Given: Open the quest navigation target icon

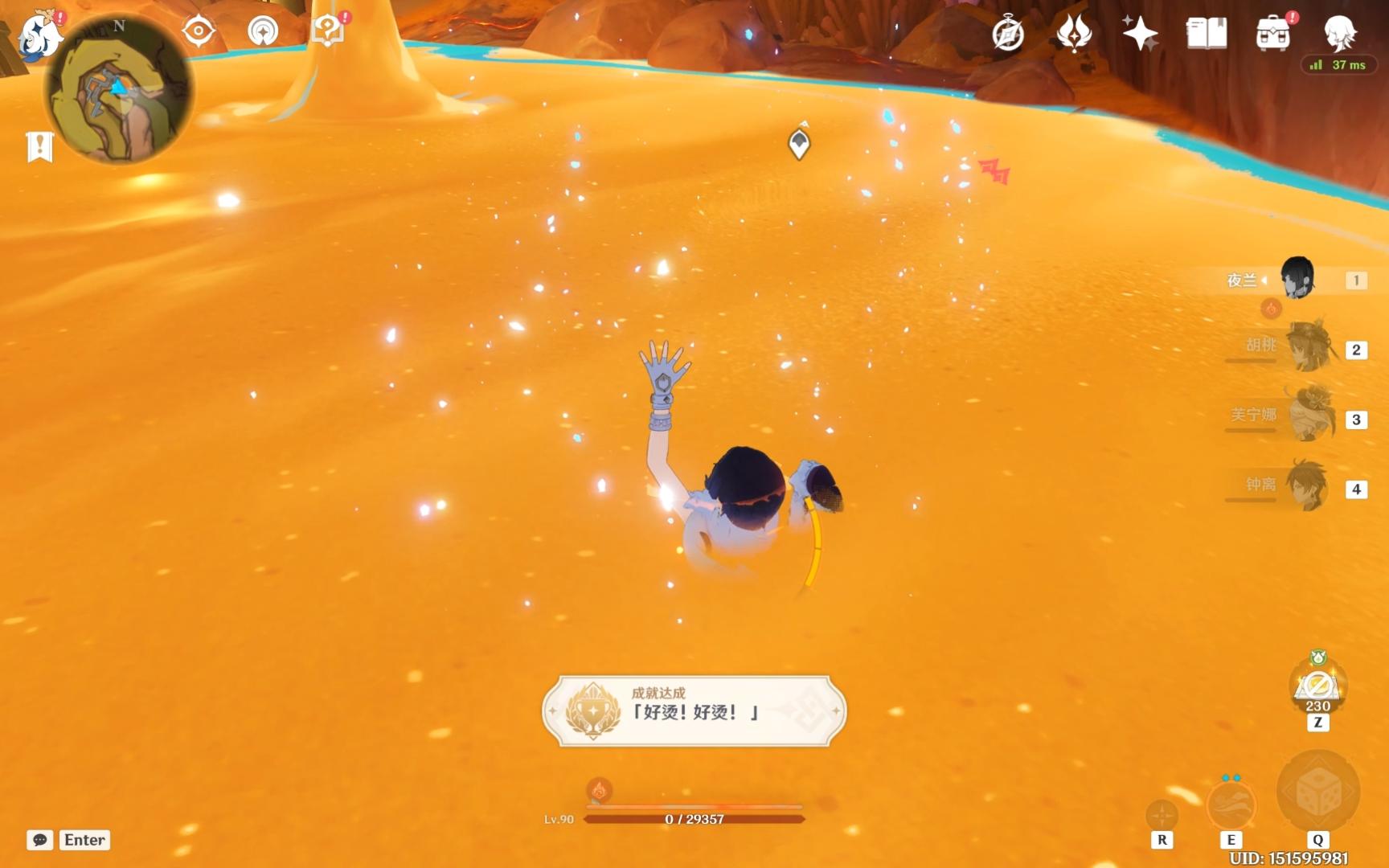Looking at the screenshot, I should pos(199,32).
